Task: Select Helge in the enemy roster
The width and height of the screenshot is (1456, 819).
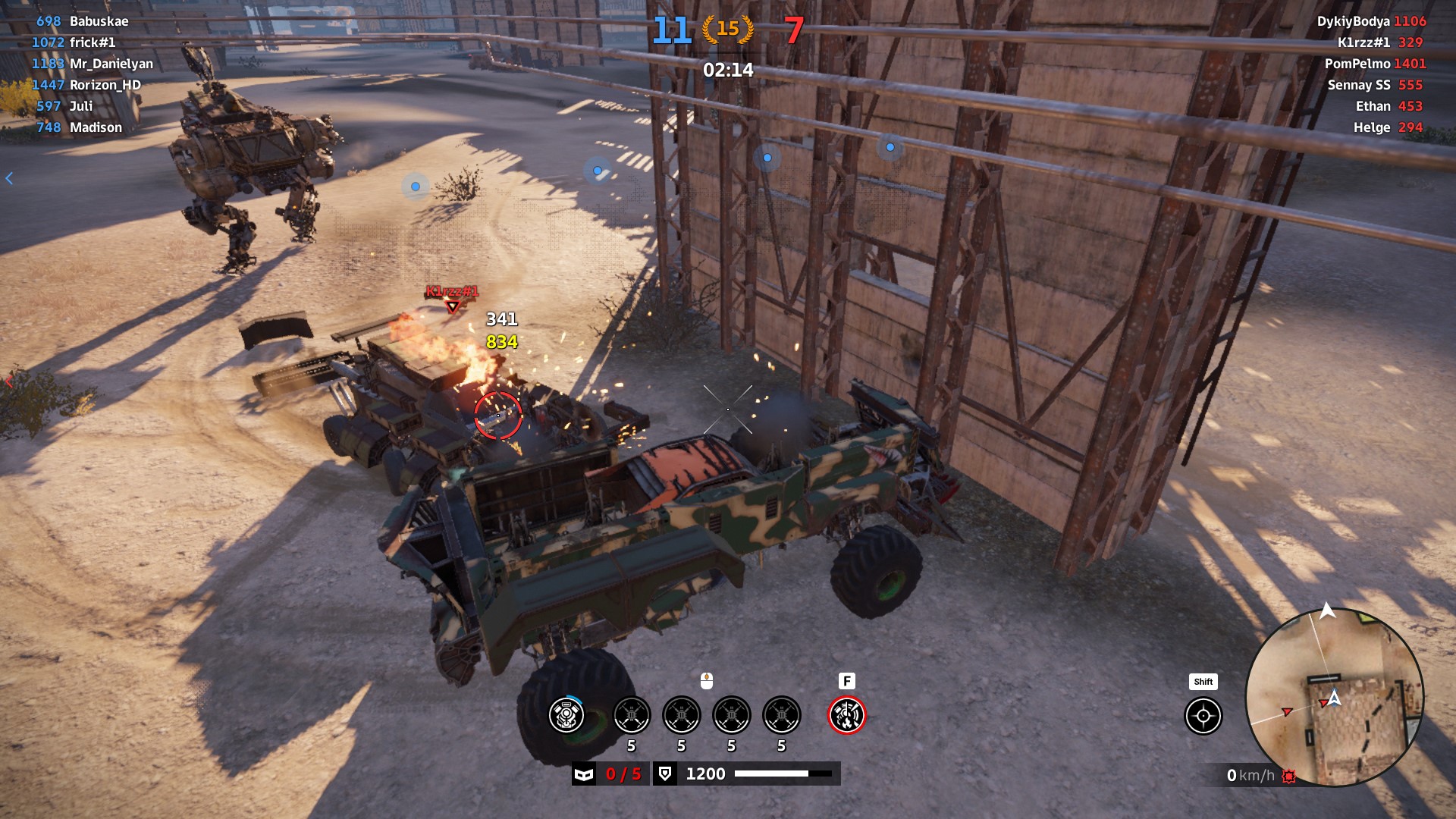Action: coord(1371,127)
